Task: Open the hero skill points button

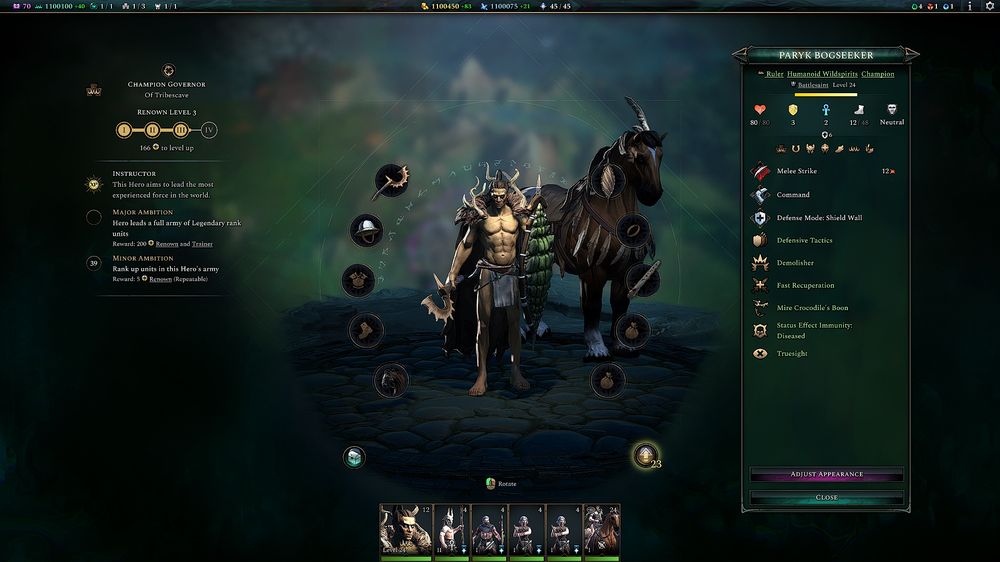Action: [x=646, y=456]
